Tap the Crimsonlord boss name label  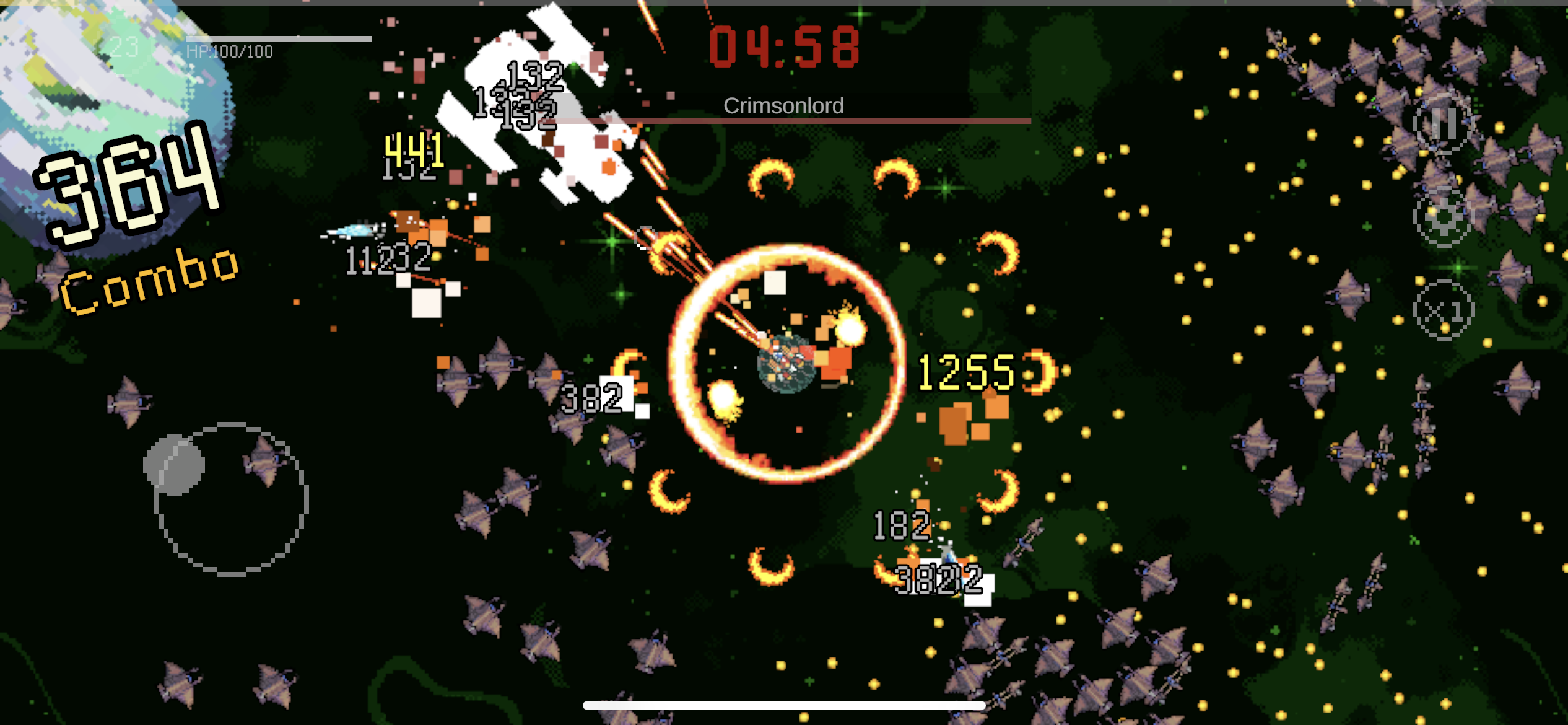783,105
